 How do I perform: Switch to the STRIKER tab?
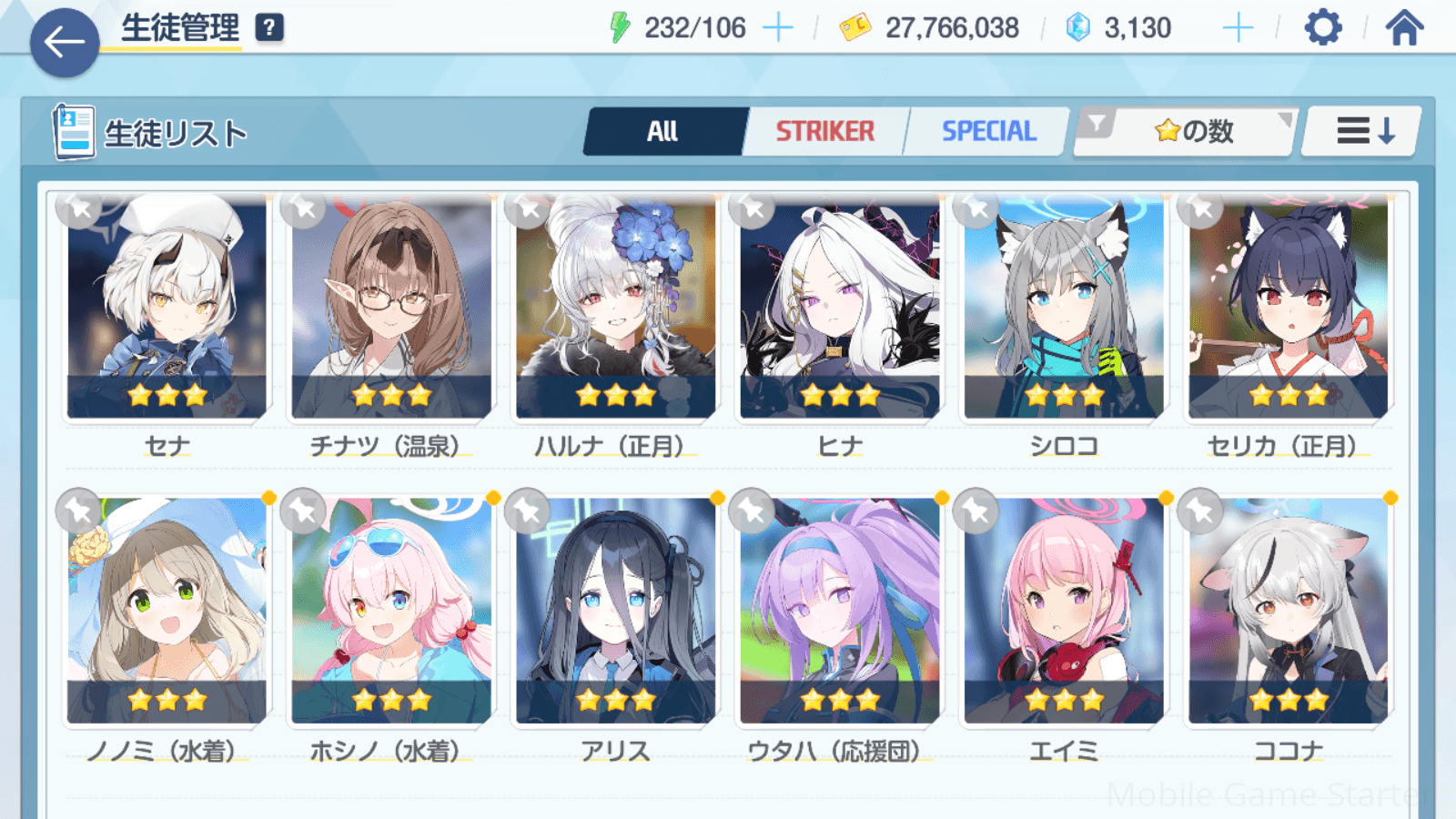click(x=824, y=132)
